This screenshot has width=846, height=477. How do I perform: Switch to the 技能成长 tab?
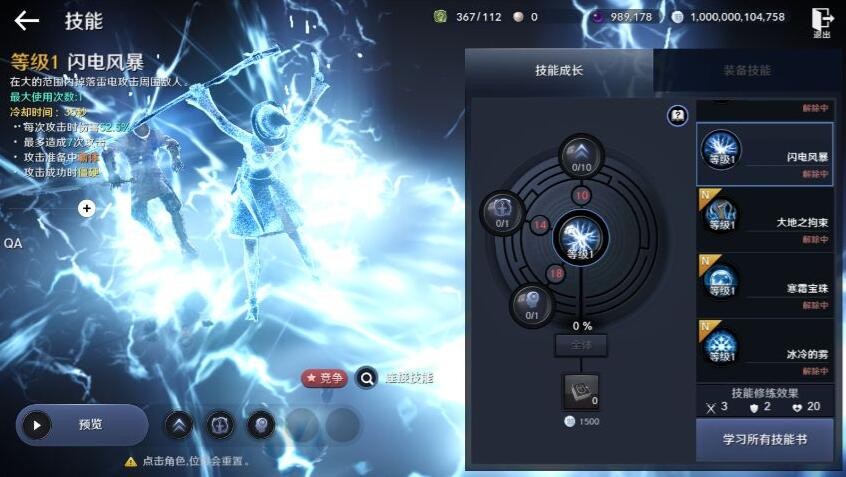click(x=559, y=71)
